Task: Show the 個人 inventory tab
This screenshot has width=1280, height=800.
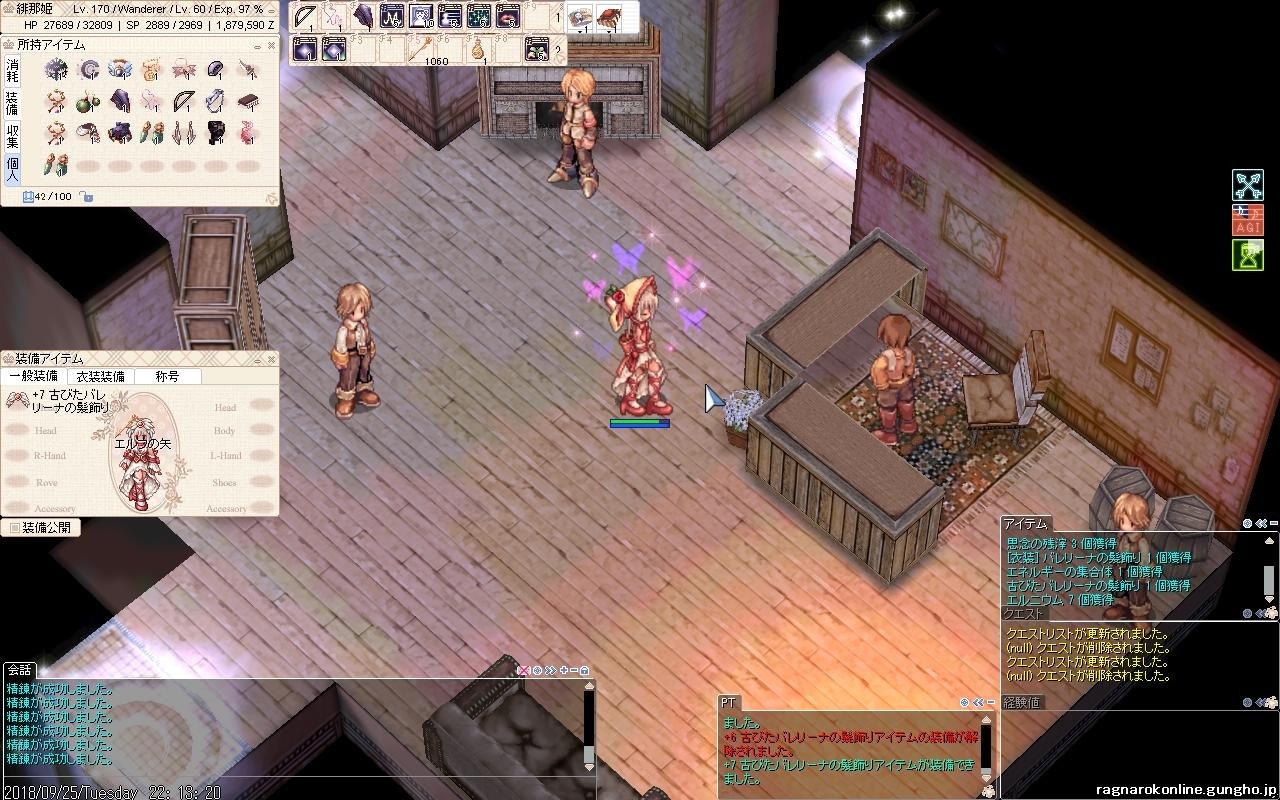Action: pos(12,167)
